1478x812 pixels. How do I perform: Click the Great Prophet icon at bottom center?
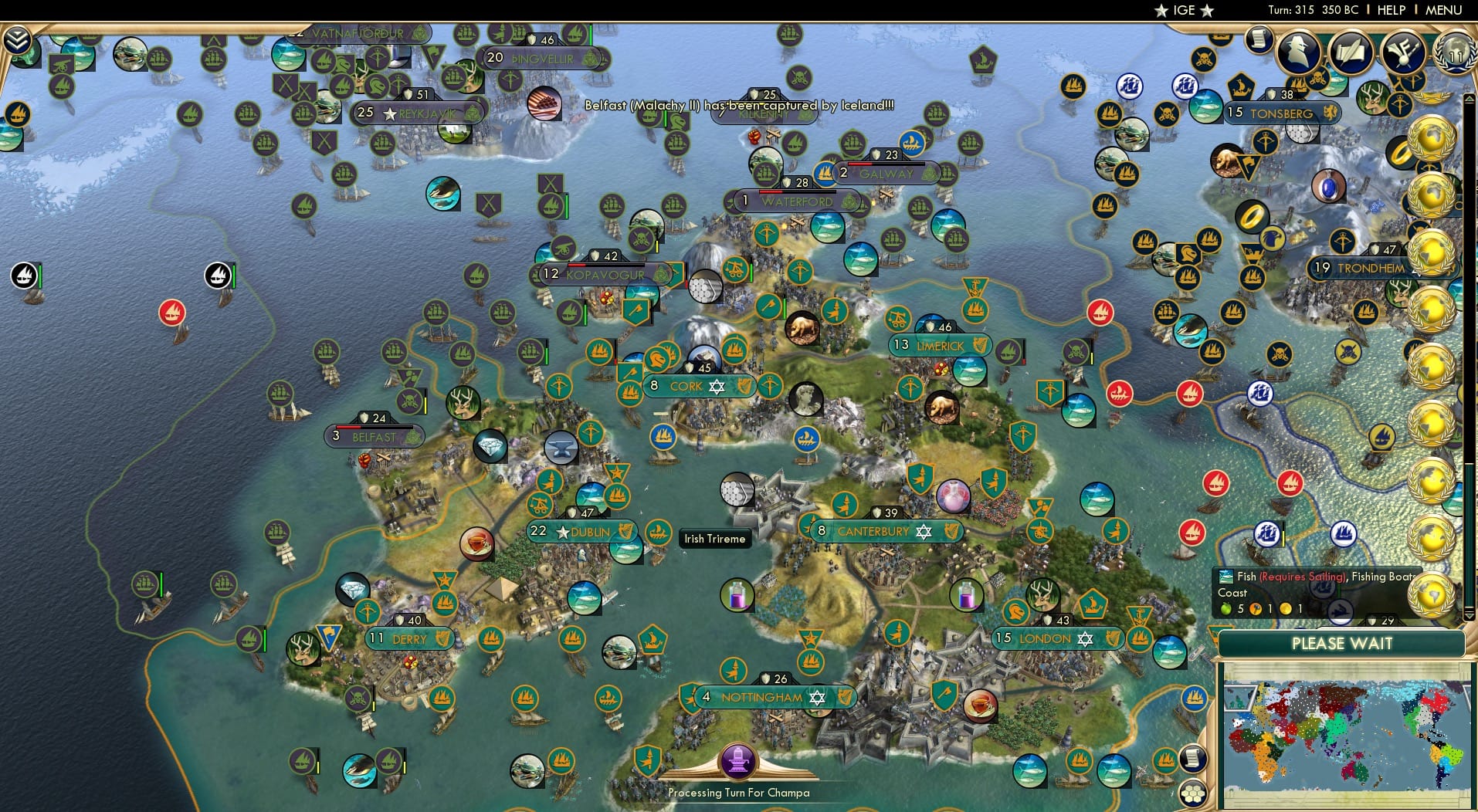pos(740,760)
